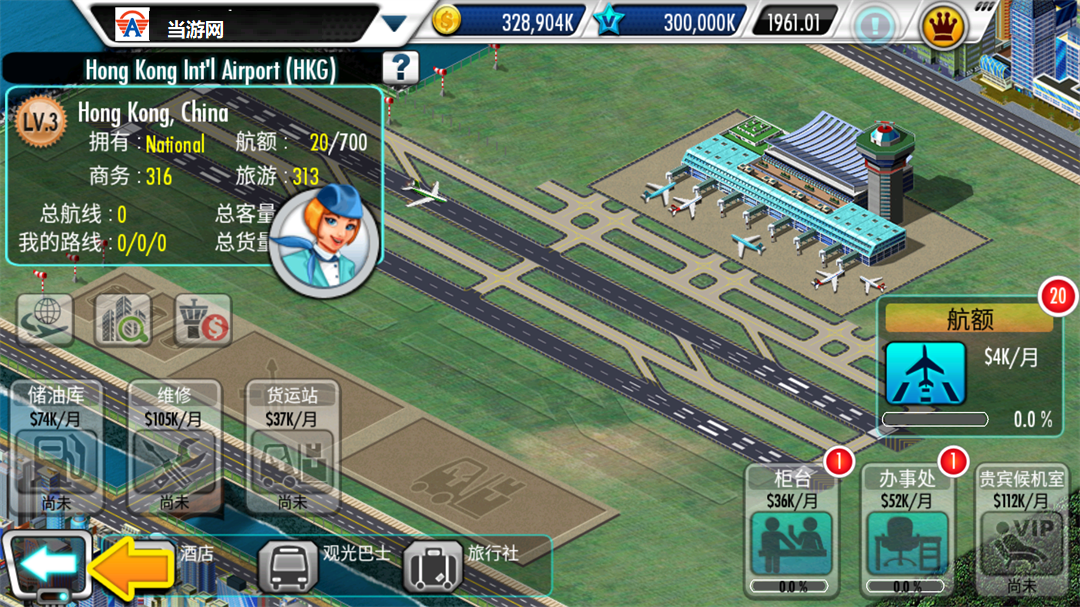Open the help question mark button
Viewport: 1080px width, 607px height.
400,67
